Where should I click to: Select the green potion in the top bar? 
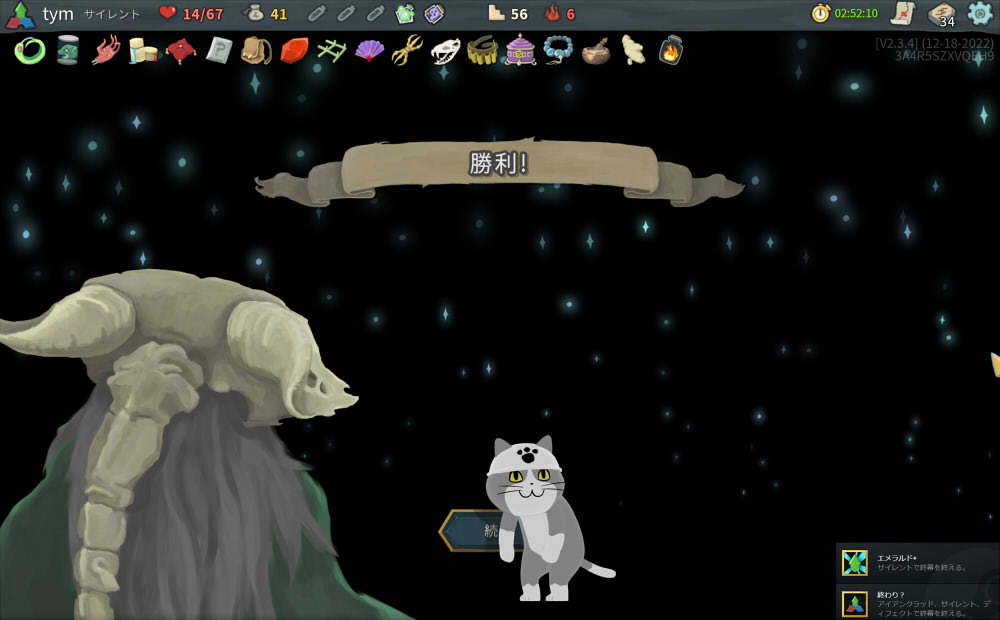tap(405, 14)
